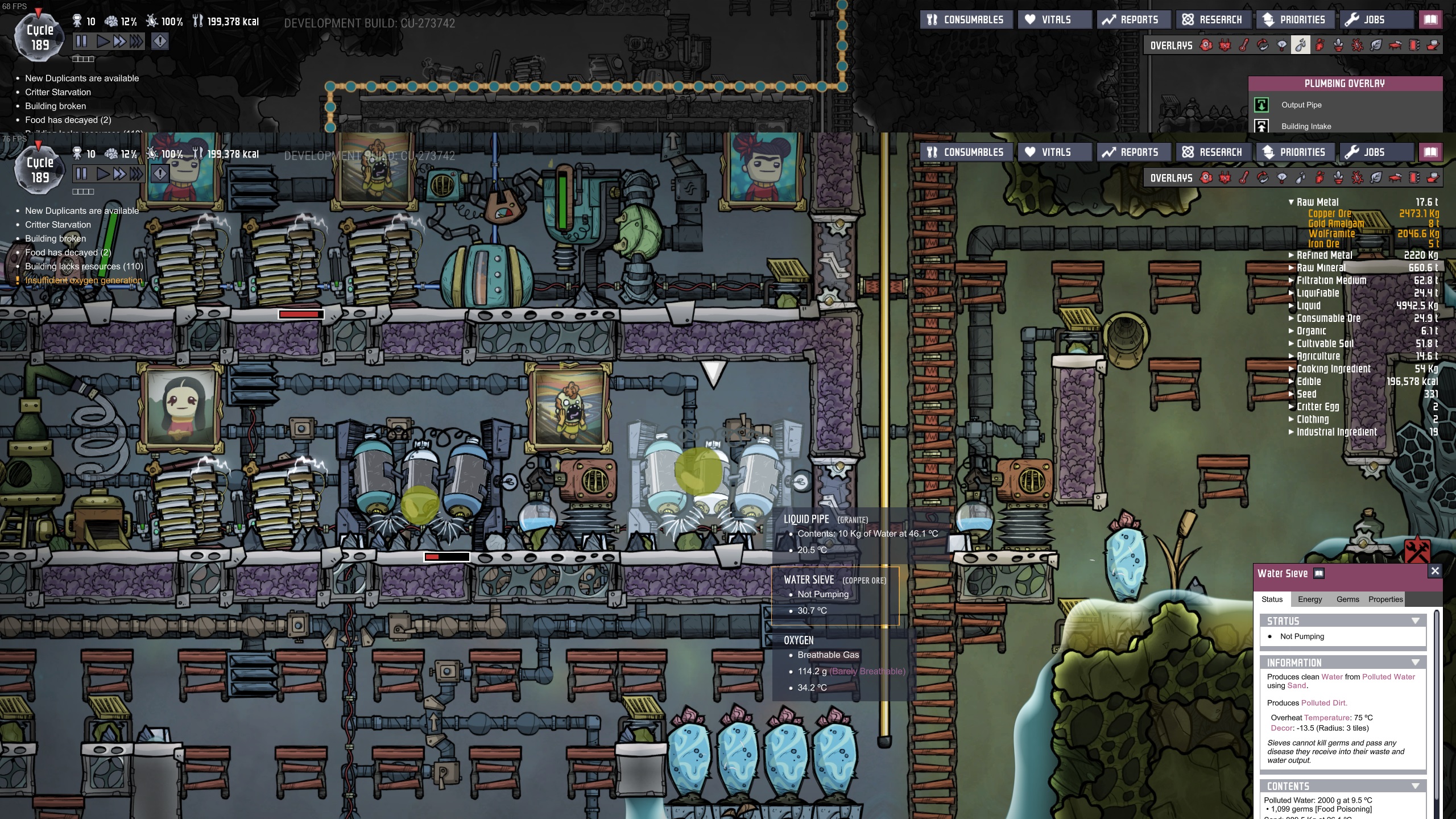Click the Polluted Water link in sieve description
This screenshot has height=819, width=1456.
click(x=1389, y=677)
